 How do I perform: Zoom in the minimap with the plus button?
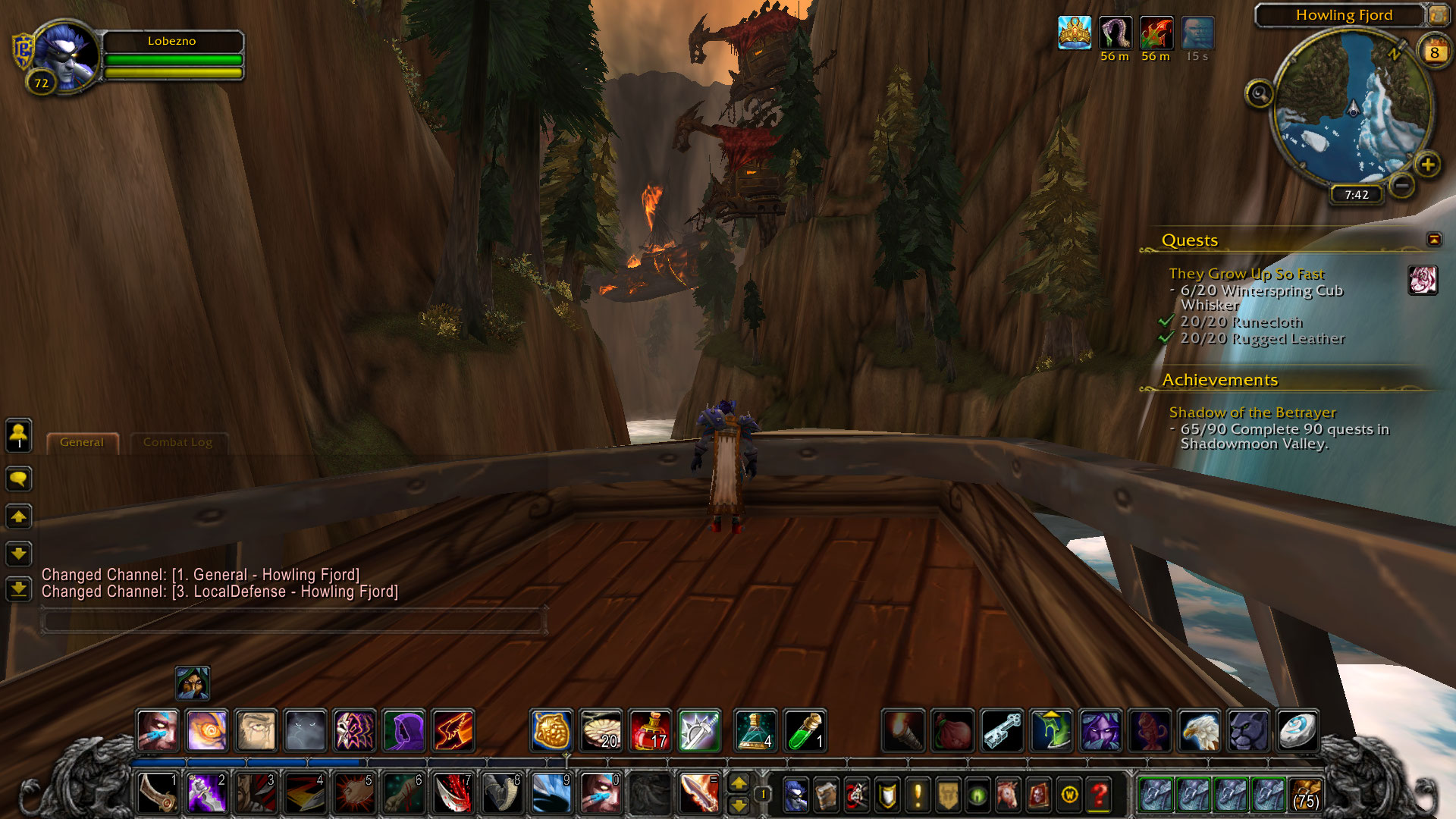[1427, 165]
